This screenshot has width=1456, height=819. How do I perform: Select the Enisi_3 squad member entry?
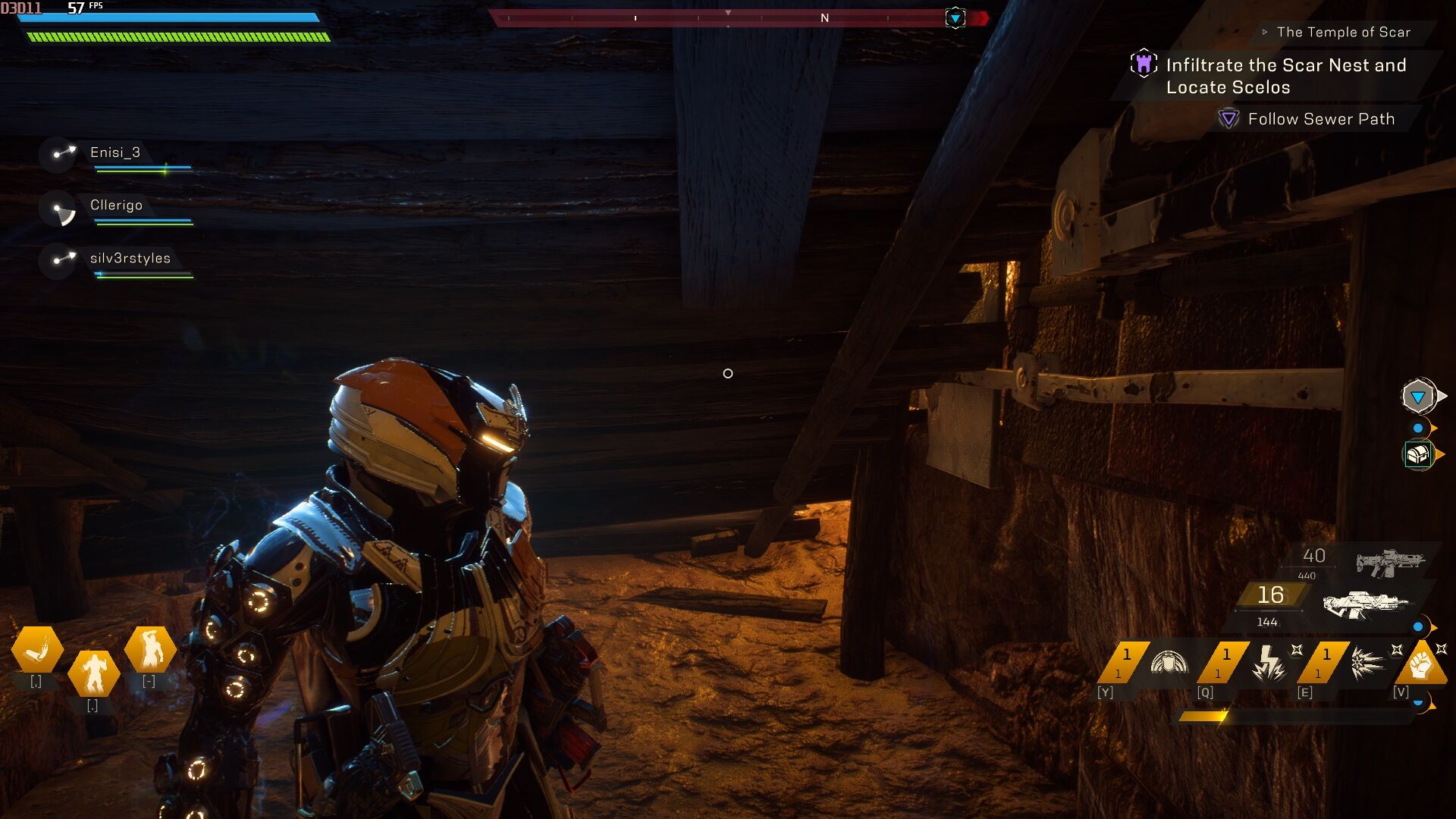coord(115,152)
